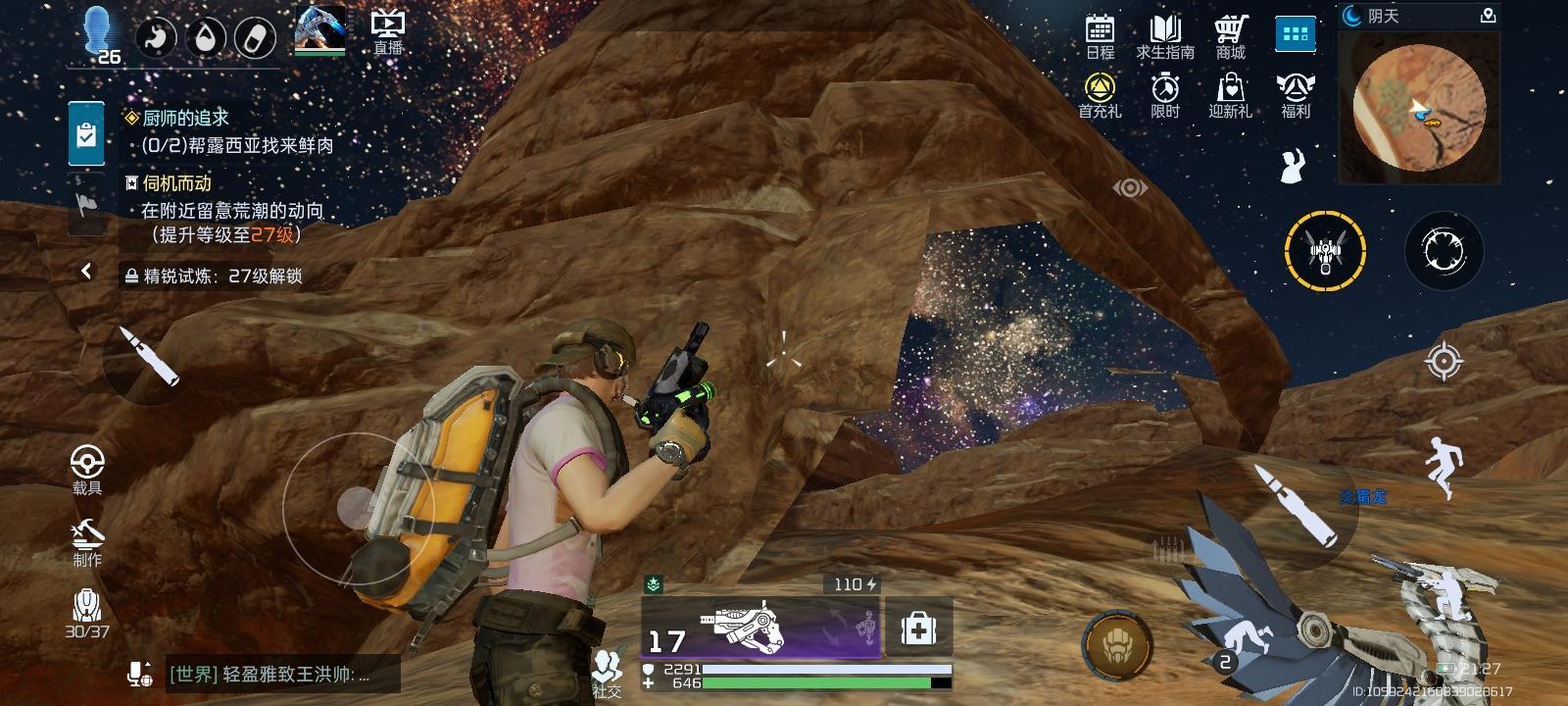Open the circular minimap

click(x=1419, y=108)
